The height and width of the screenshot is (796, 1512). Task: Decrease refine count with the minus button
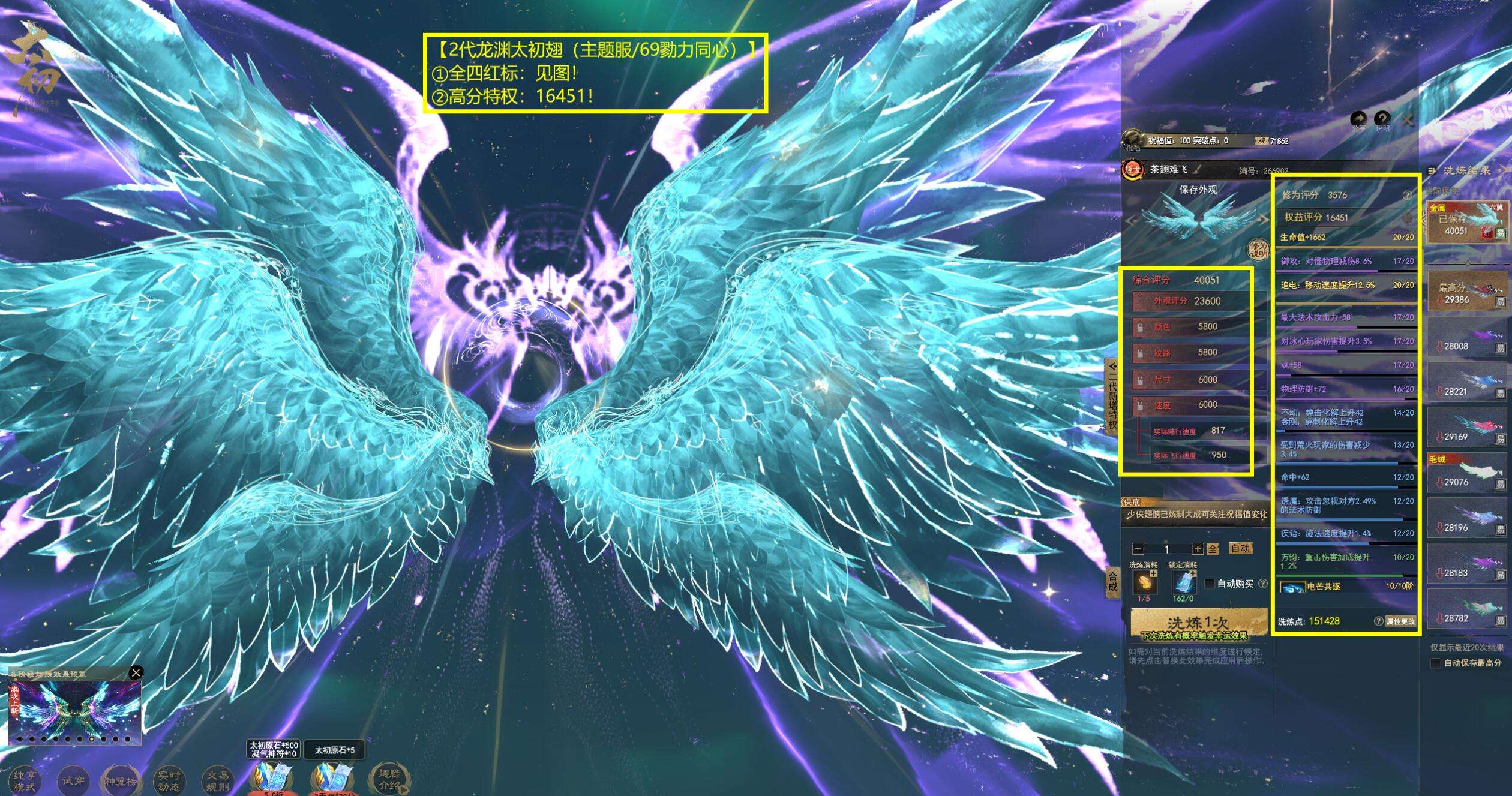pyautogui.click(x=1138, y=549)
